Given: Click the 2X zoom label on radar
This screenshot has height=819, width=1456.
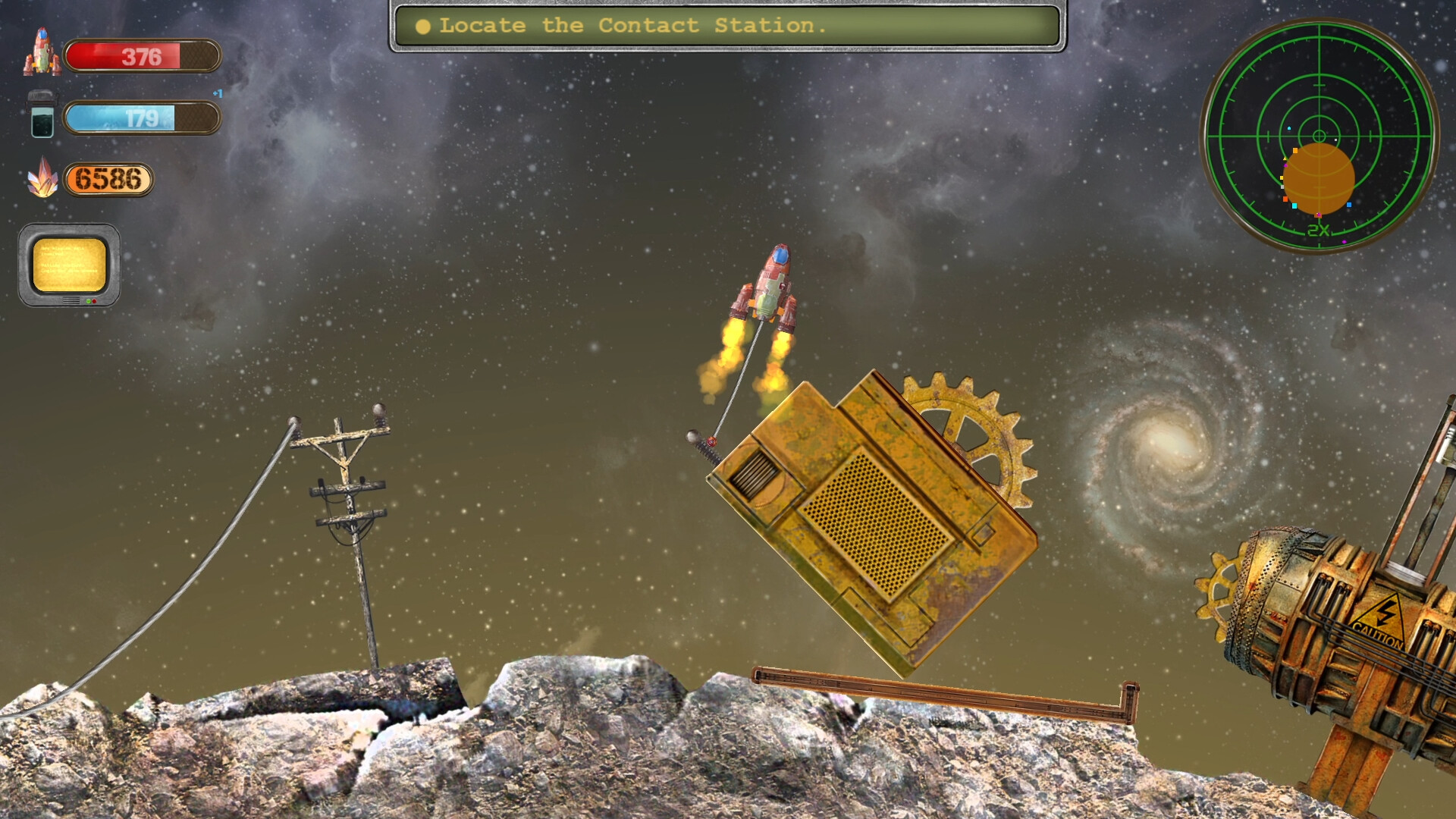Looking at the screenshot, I should (x=1318, y=229).
